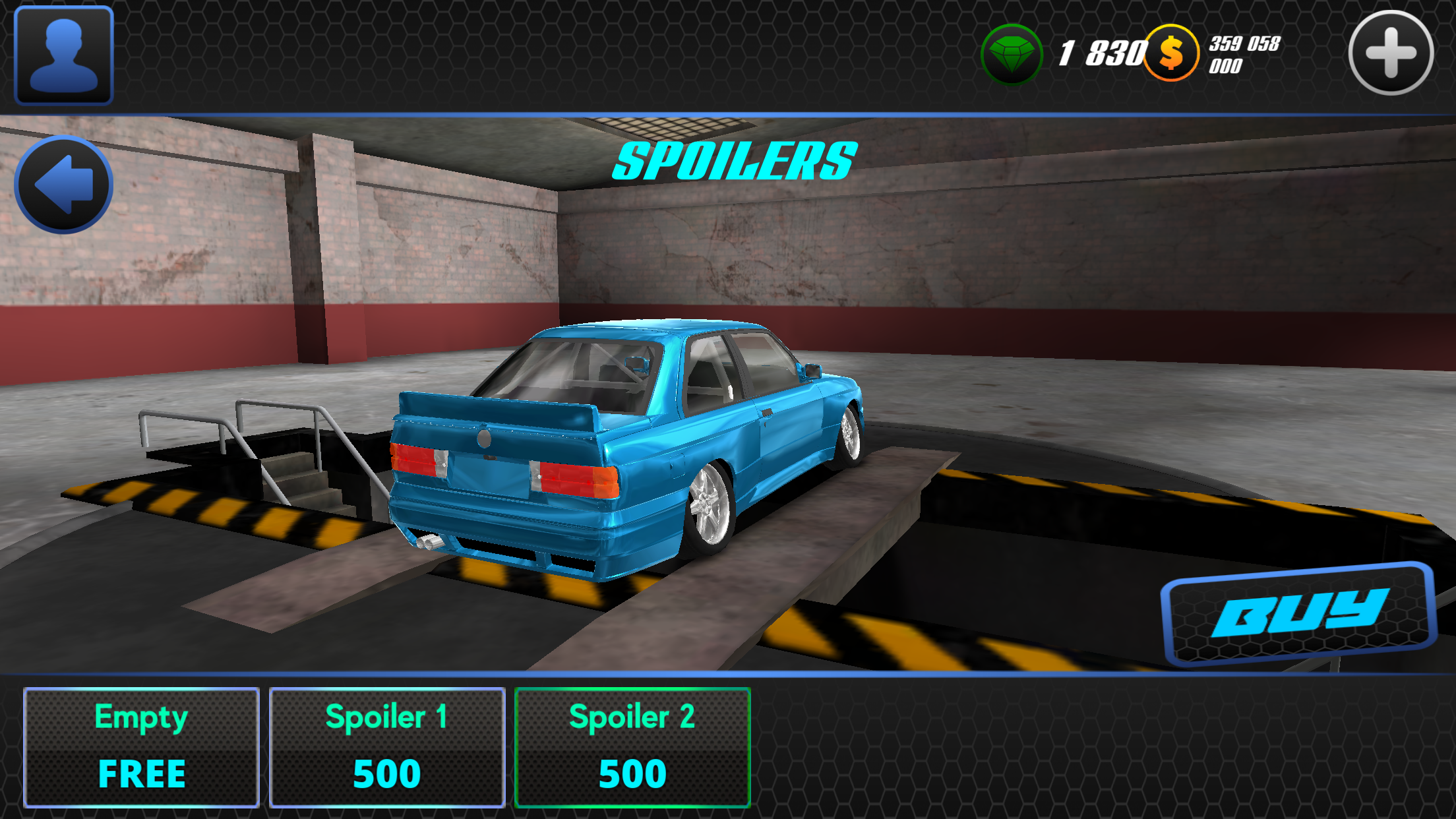Pick the Spoiler 2 tile
Screen dimensions: 1456x819
tap(632, 747)
